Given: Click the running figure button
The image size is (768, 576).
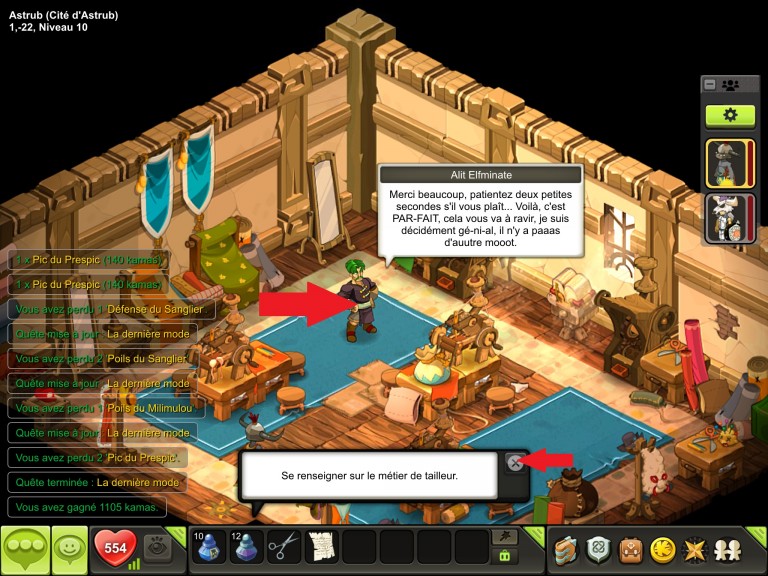Looking at the screenshot, I should 505,536.
